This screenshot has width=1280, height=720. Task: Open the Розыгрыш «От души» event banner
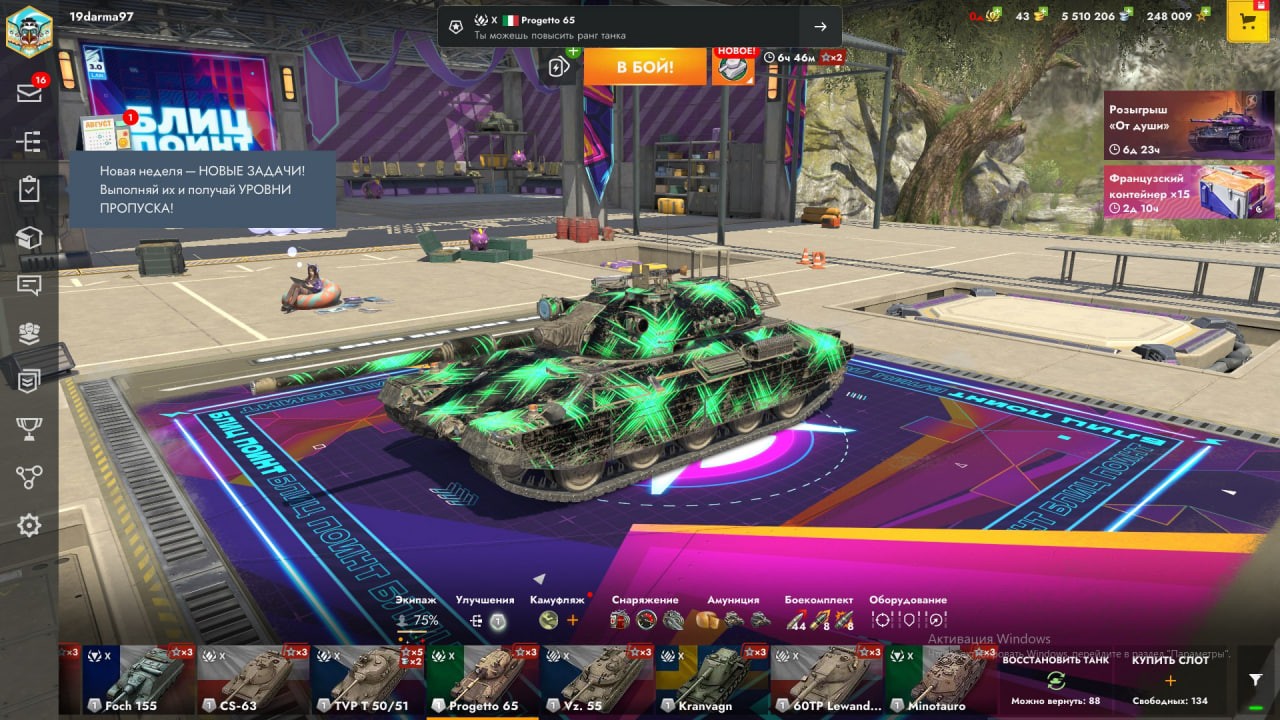click(1189, 125)
